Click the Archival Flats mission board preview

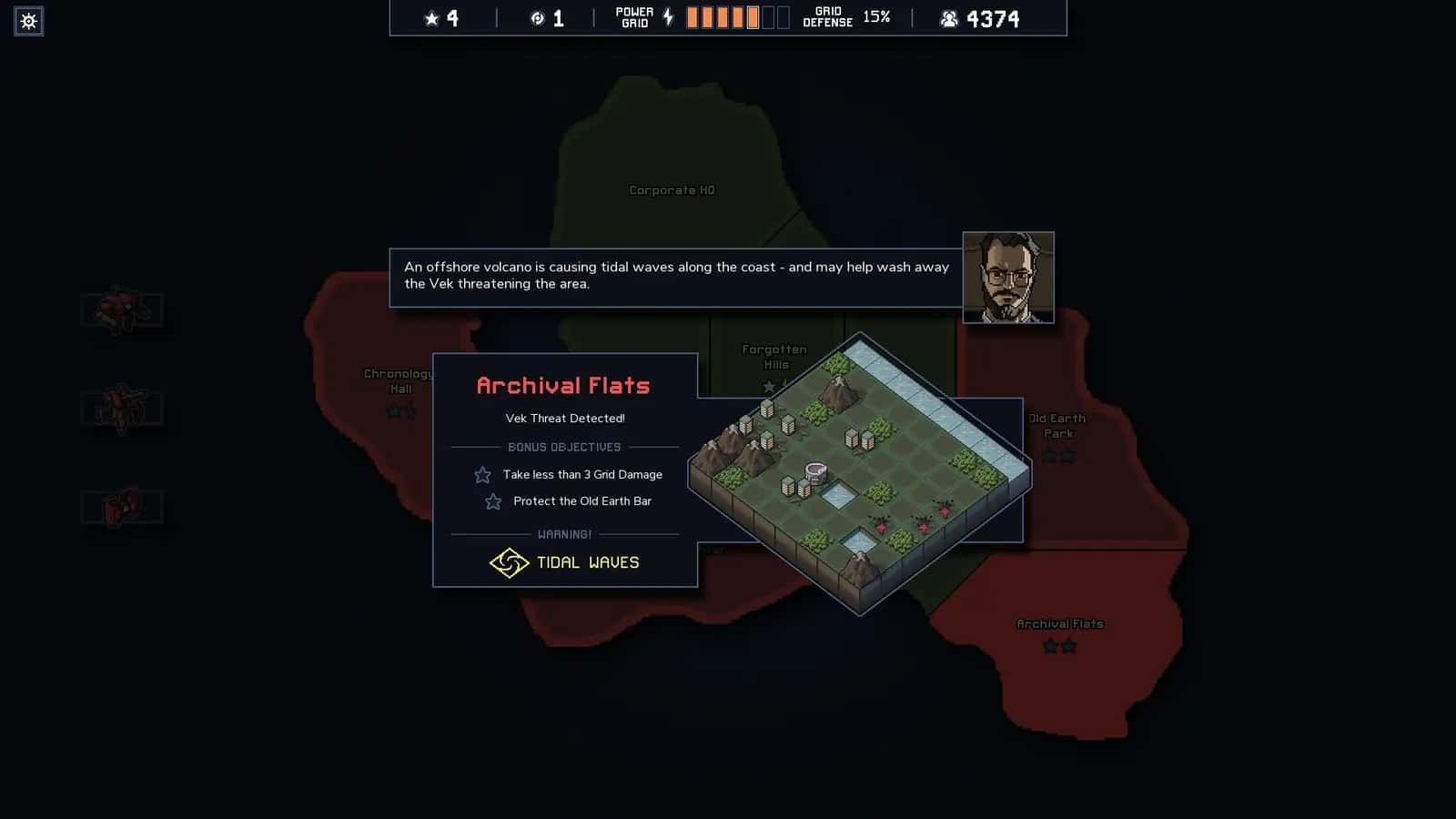tap(858, 473)
